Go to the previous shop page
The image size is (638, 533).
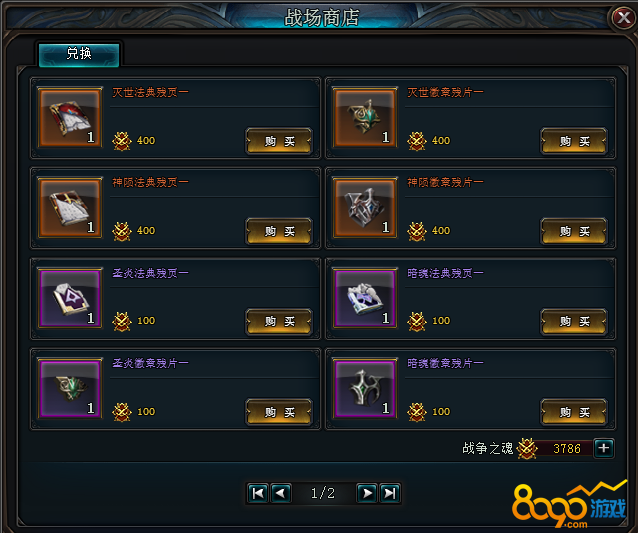click(281, 492)
